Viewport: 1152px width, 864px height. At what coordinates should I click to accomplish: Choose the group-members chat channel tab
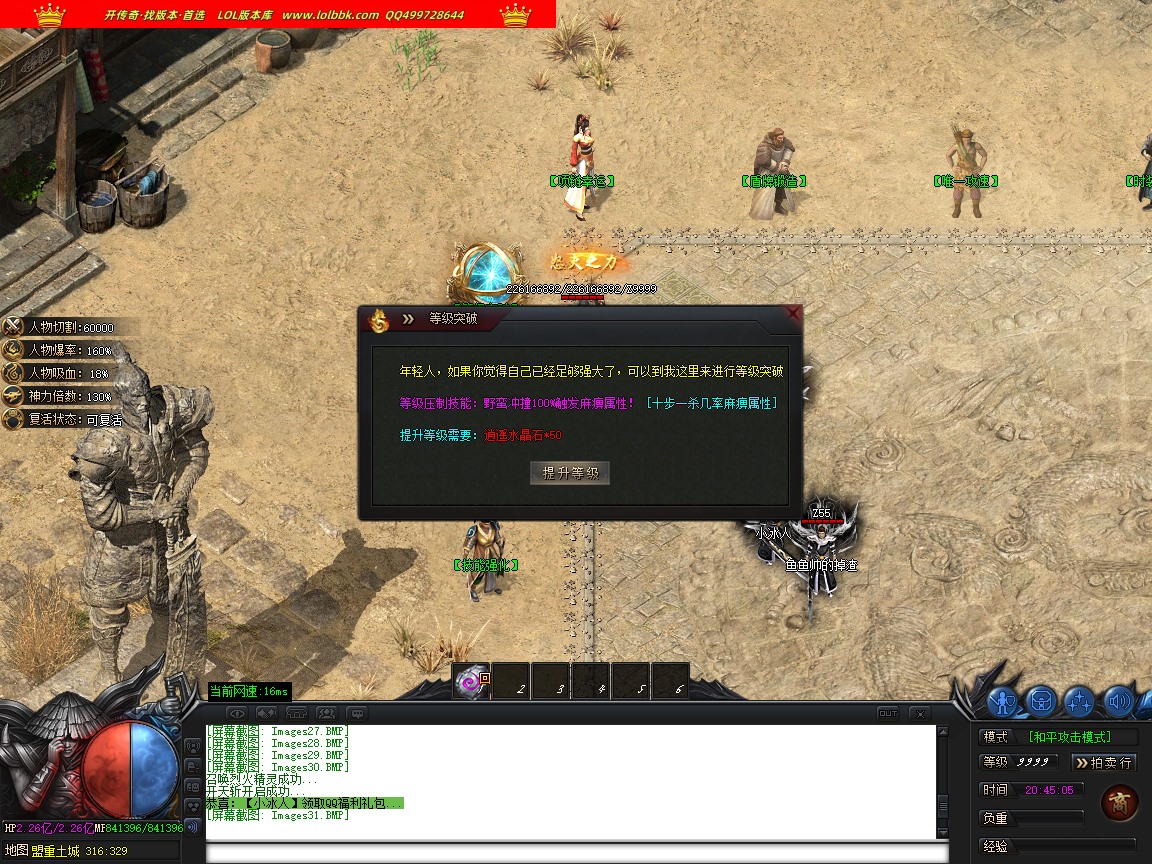[x=326, y=714]
